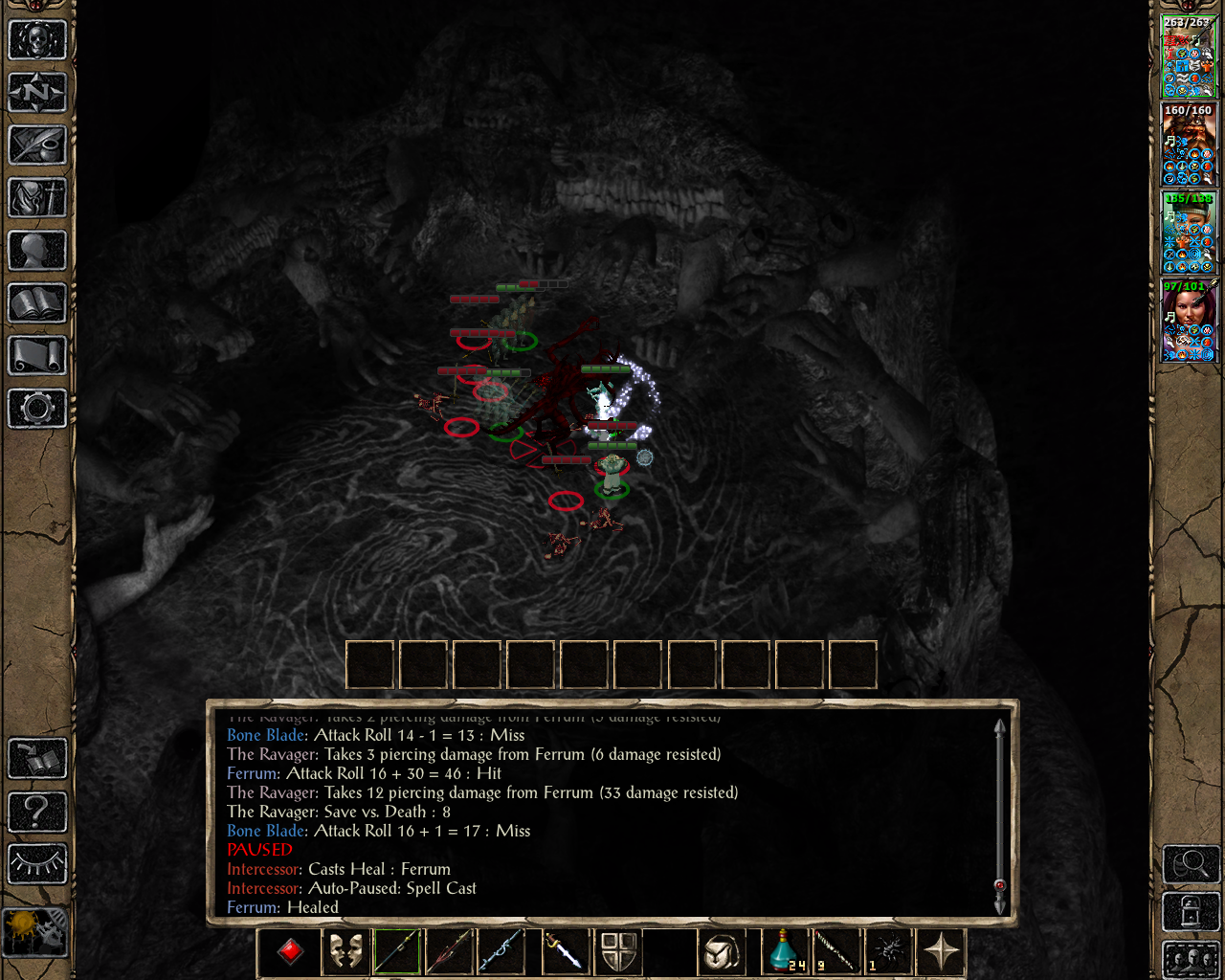Select the dark-haired woman portrait 97/101
Image resolution: width=1225 pixels, height=980 pixels.
(1189, 320)
